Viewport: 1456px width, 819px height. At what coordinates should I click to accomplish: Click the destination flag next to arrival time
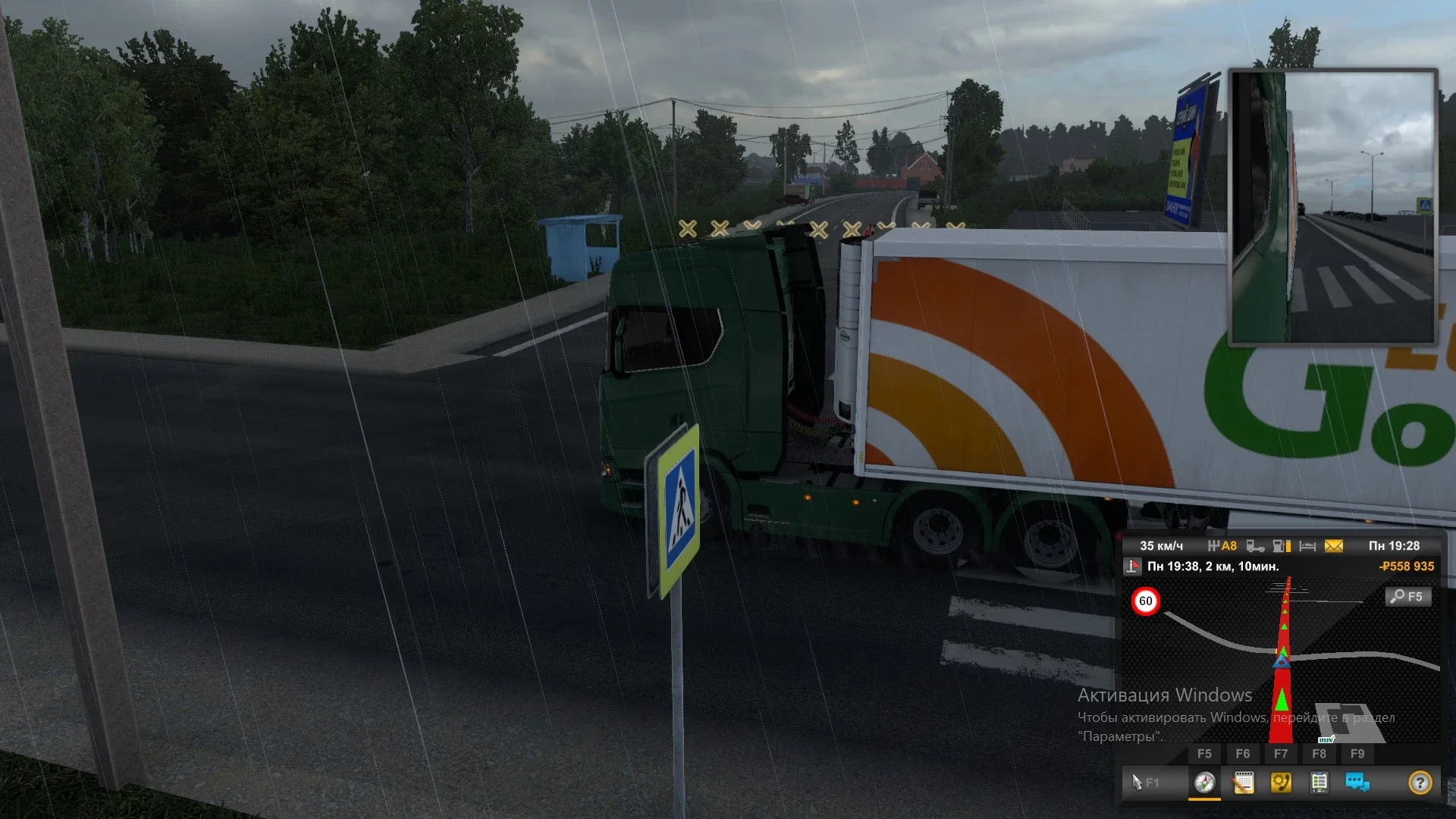click(x=1134, y=566)
